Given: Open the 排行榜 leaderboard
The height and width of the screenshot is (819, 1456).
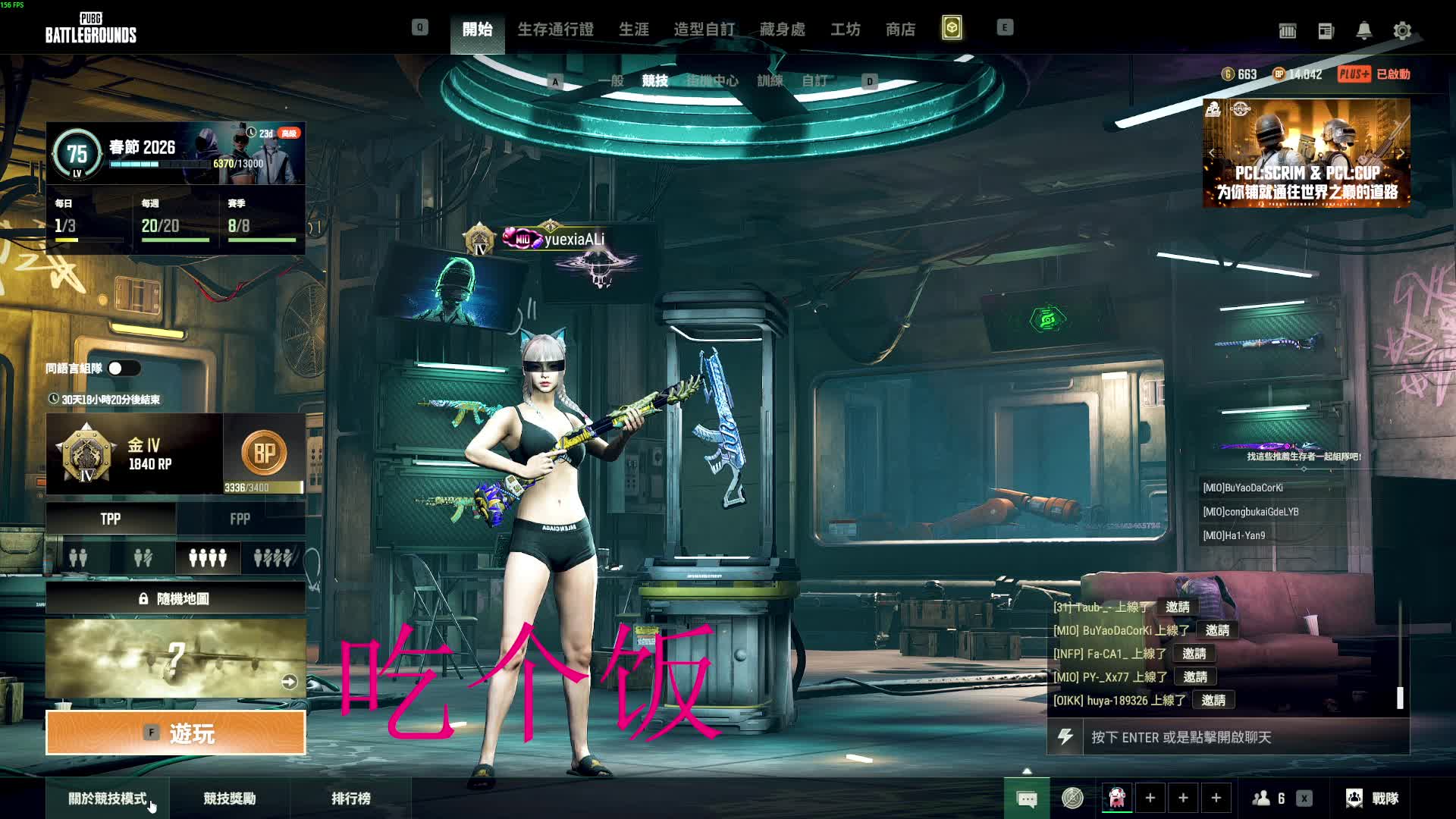Looking at the screenshot, I should point(351,799).
